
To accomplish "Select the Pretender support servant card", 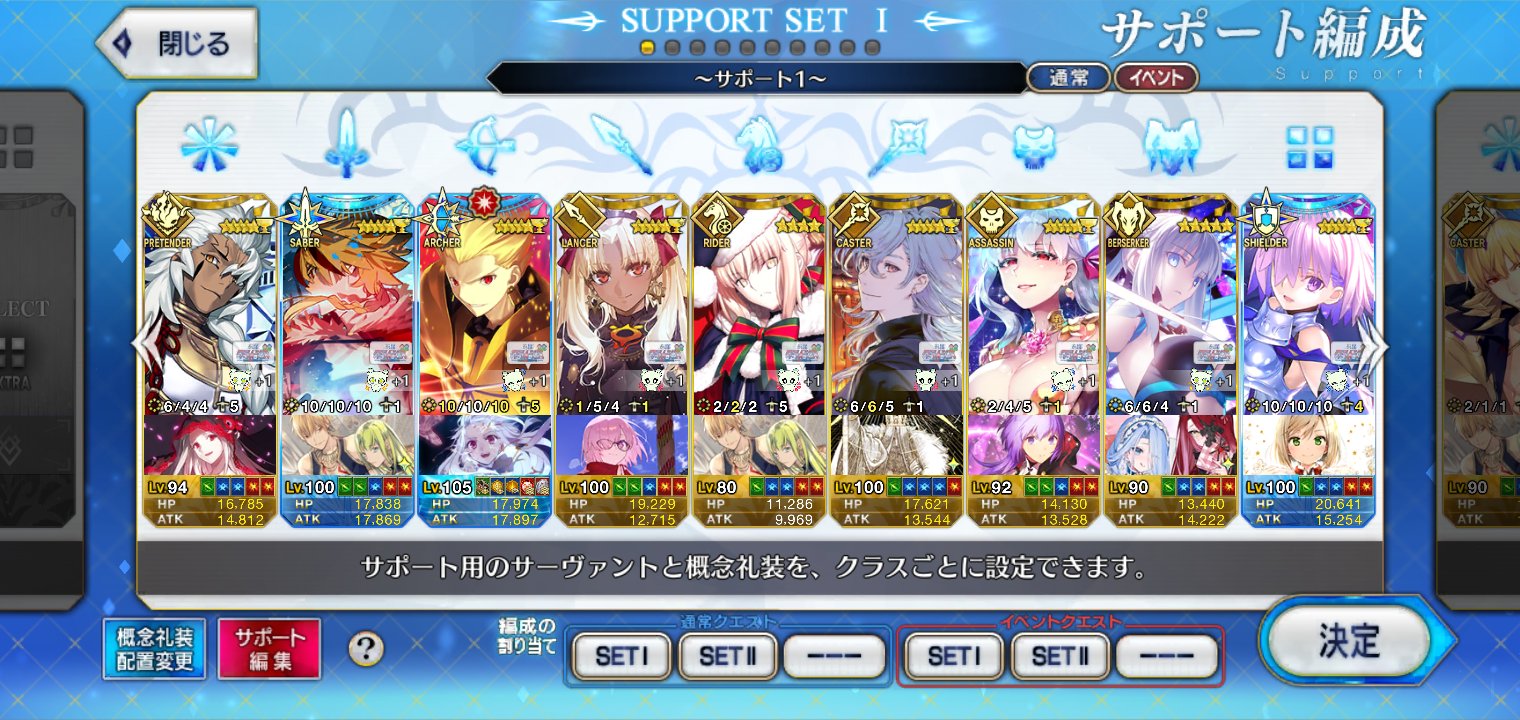I will click(209, 310).
